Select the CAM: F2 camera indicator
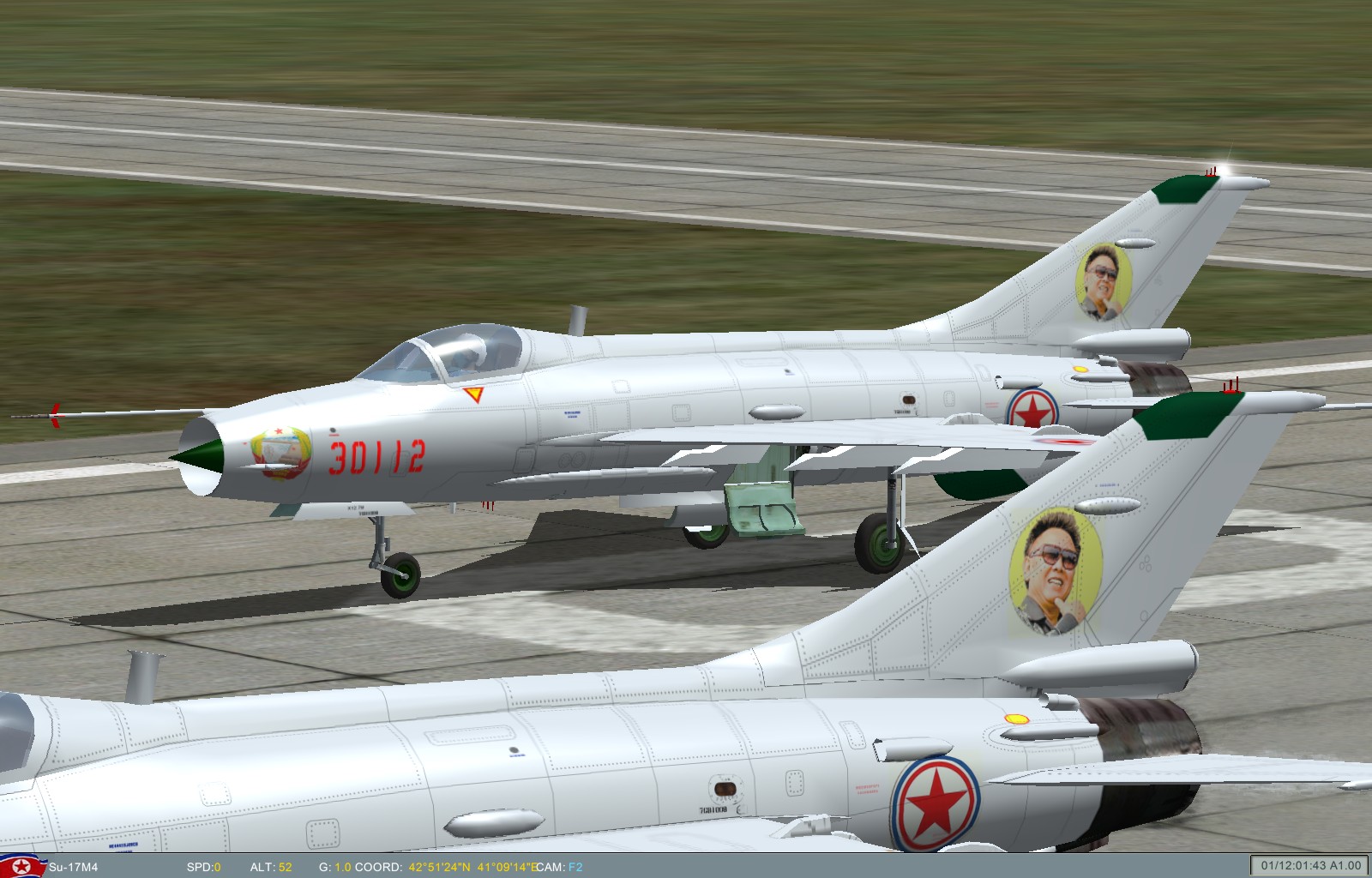This screenshot has height=878, width=1372. coord(558,868)
